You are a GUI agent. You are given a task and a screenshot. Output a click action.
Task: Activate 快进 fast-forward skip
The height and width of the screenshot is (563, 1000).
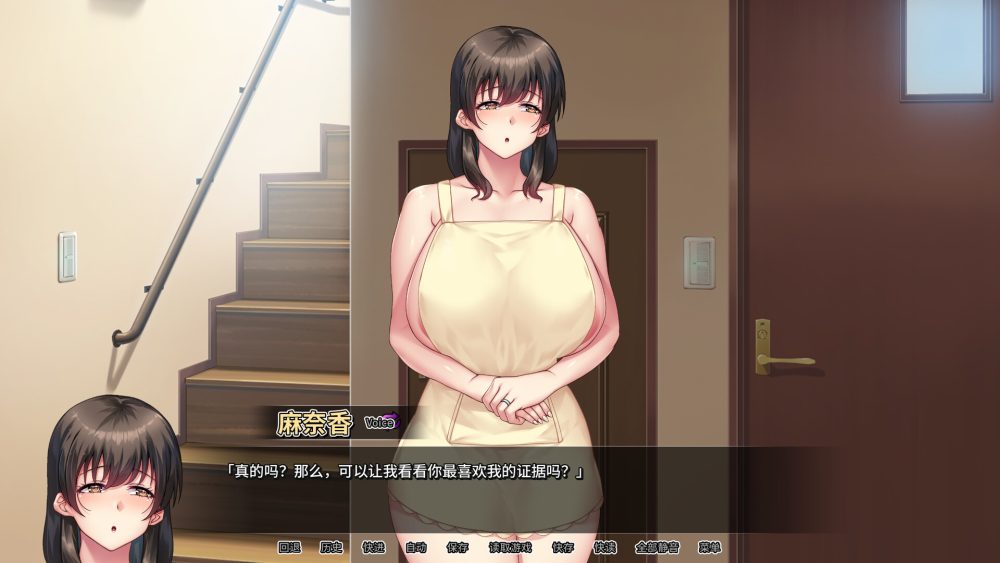tap(373, 548)
